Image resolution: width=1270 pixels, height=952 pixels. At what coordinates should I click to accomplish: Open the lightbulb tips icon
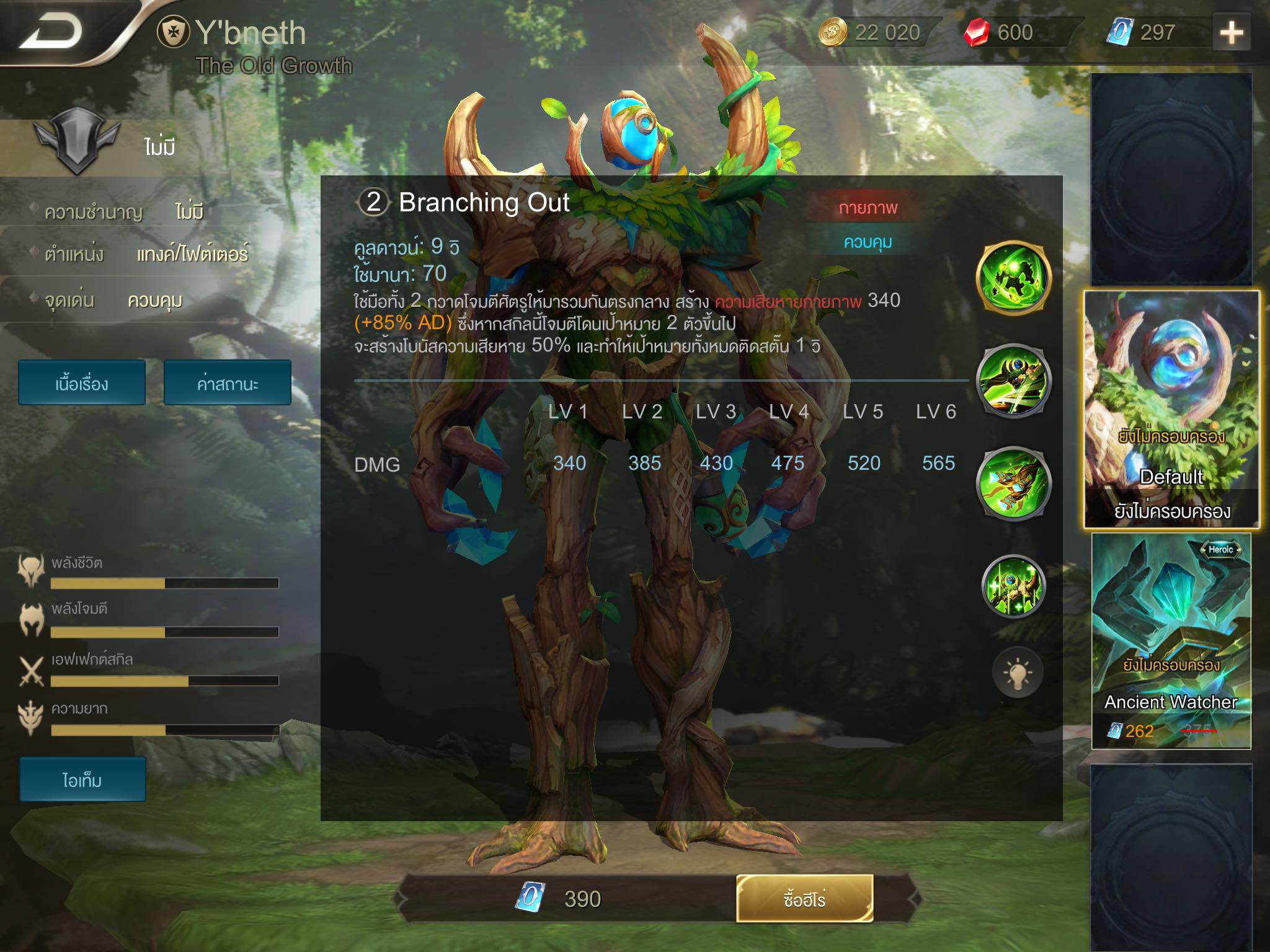tap(1017, 672)
